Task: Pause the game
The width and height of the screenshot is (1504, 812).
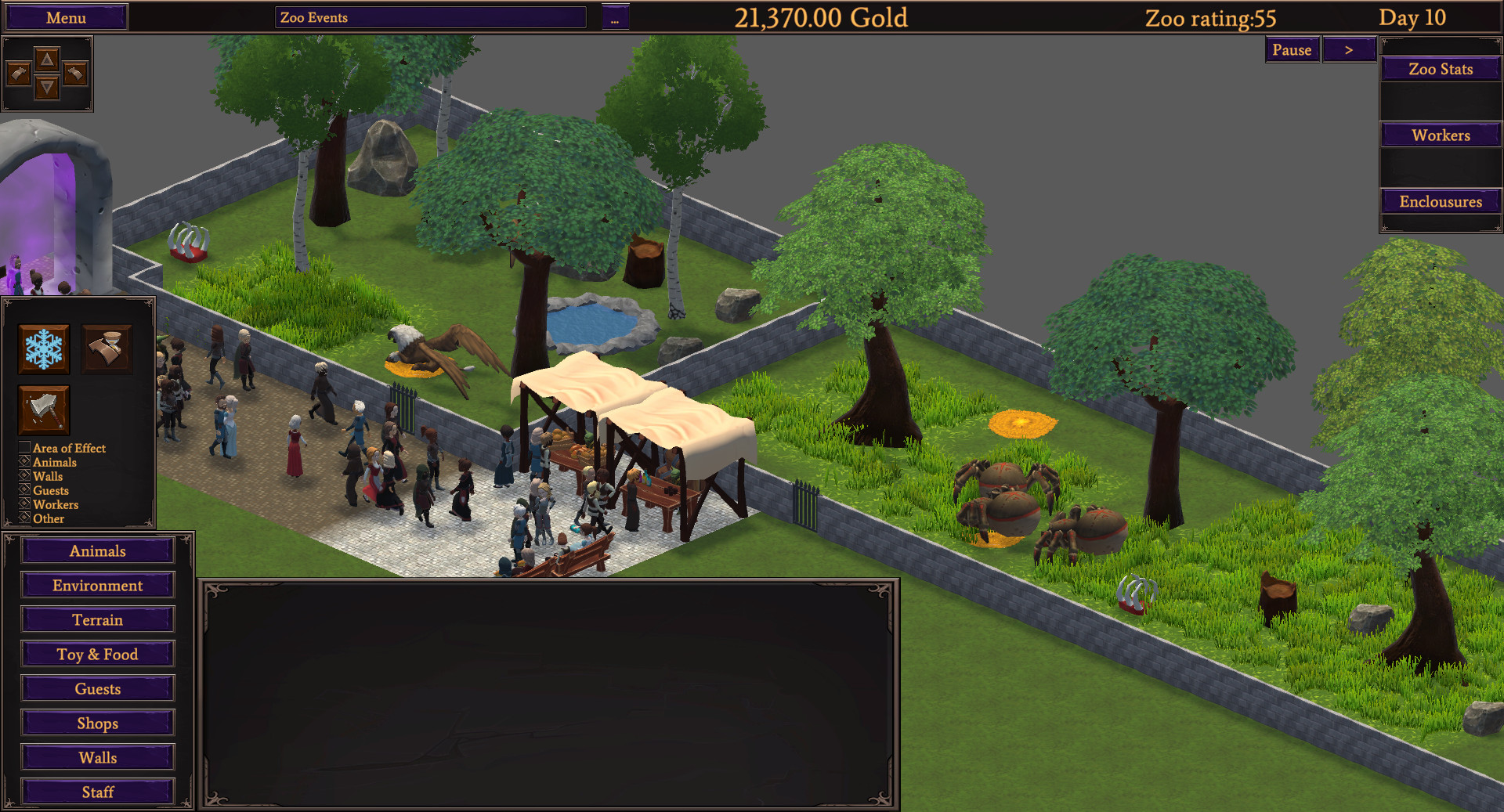Action: (1292, 49)
